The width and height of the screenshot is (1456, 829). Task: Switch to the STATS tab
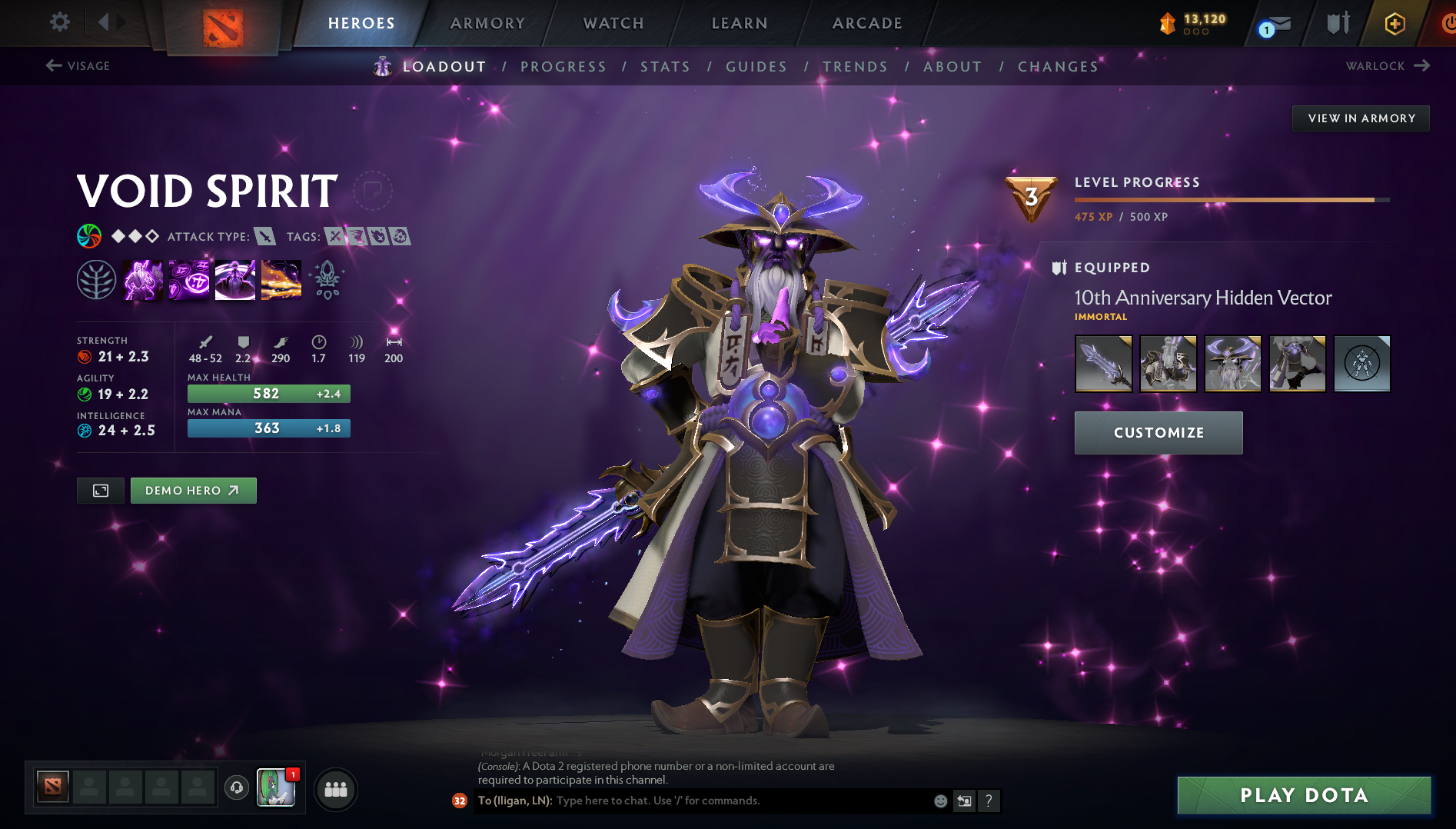coord(666,66)
